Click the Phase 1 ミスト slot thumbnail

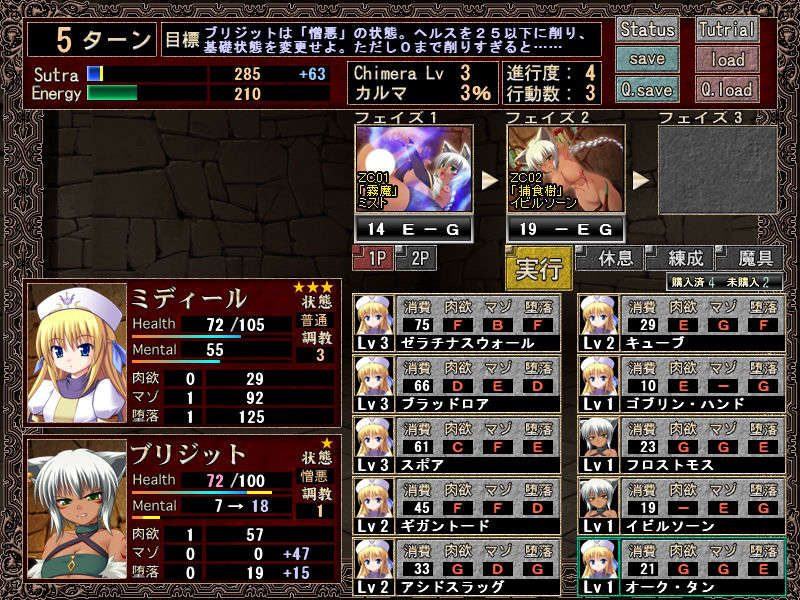click(414, 168)
